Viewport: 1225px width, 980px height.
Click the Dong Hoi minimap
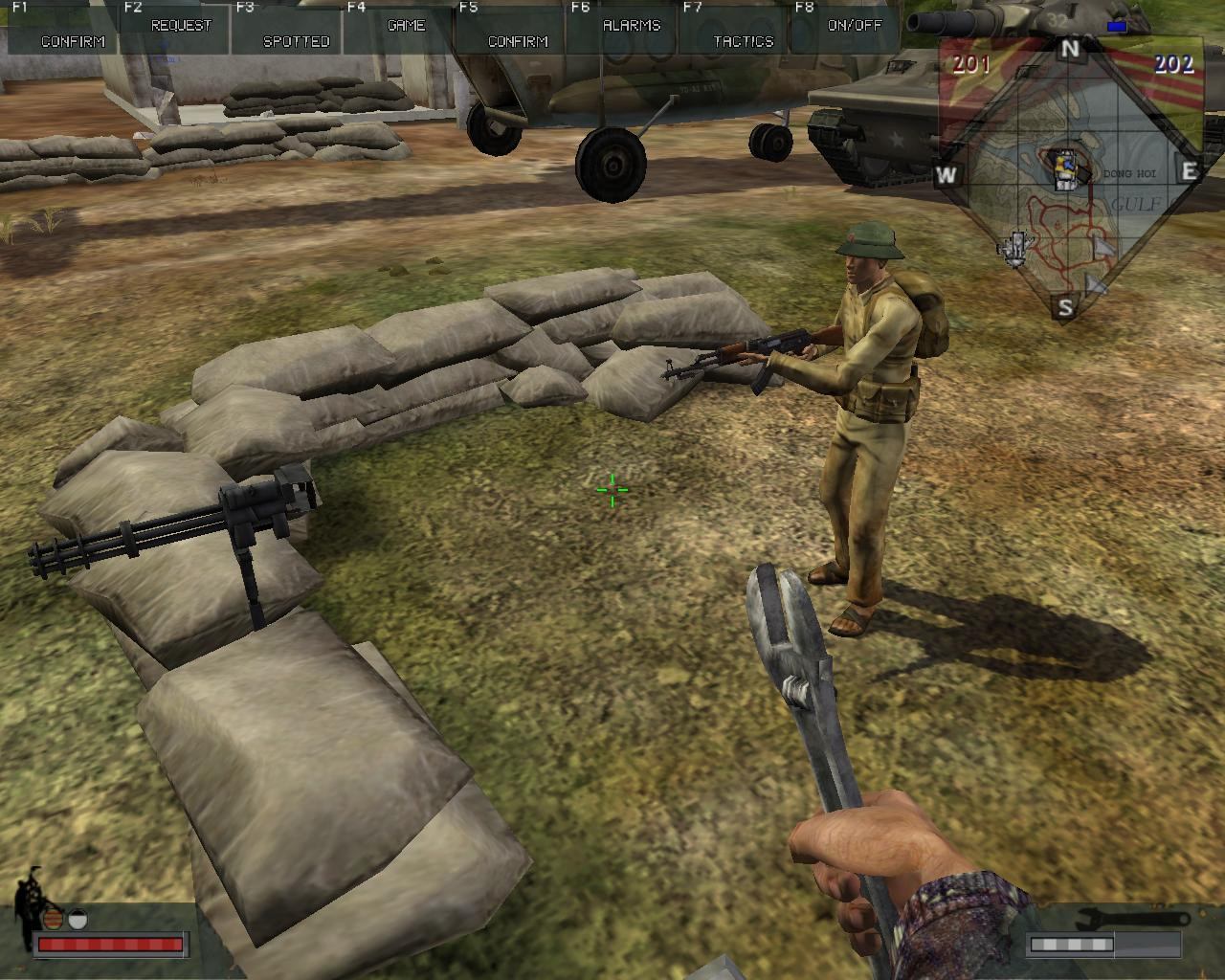tap(1068, 182)
